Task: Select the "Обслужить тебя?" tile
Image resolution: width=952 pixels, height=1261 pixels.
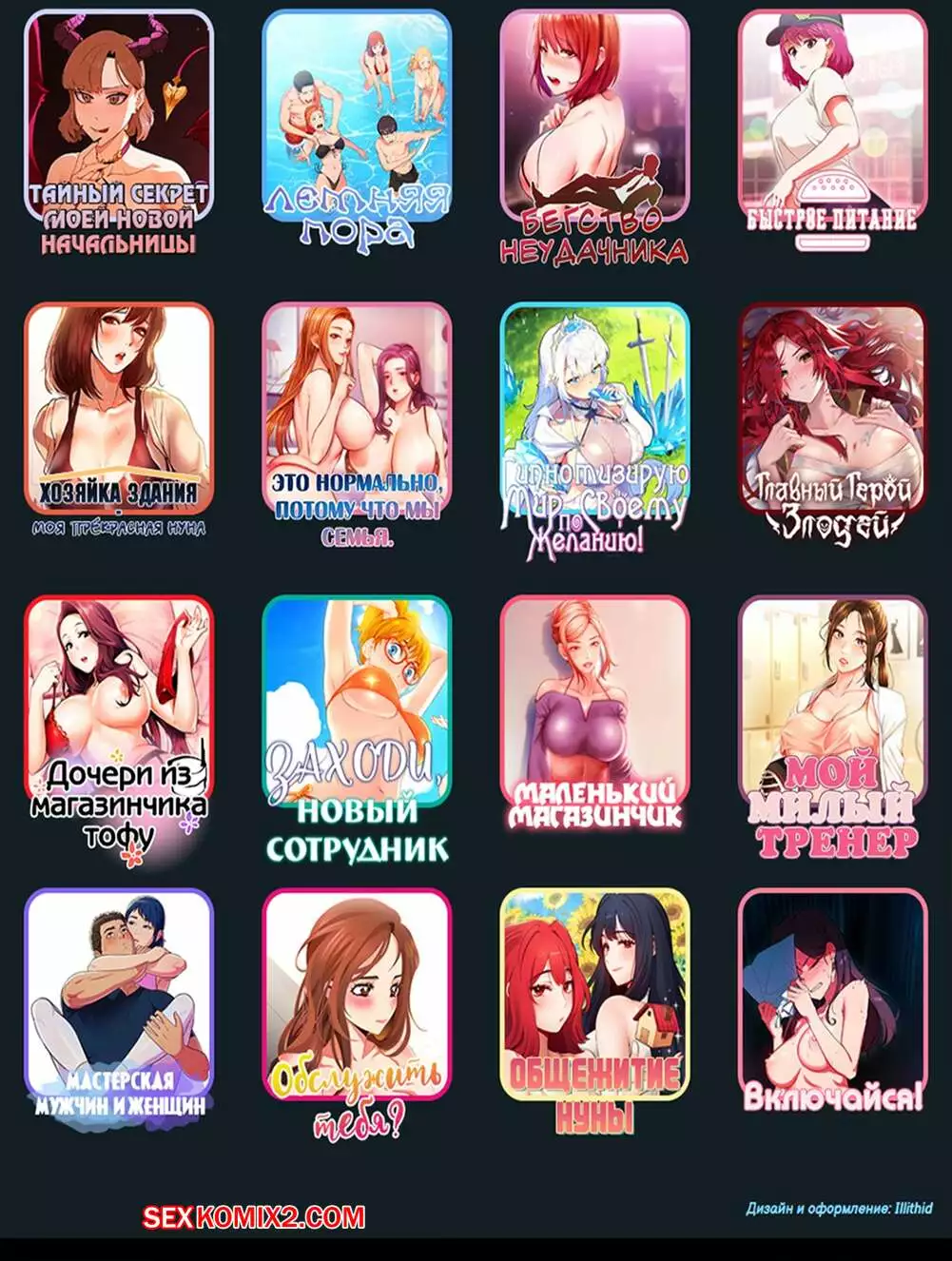Action: [357, 994]
